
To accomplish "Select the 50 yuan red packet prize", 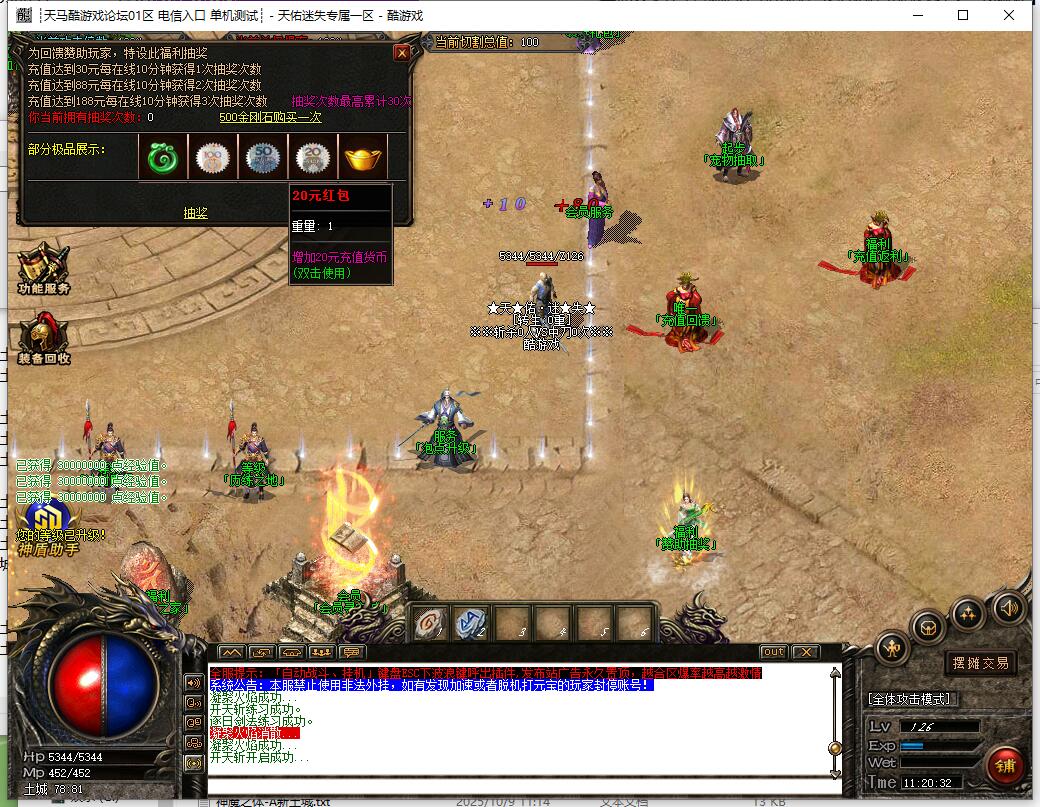I will pos(263,158).
